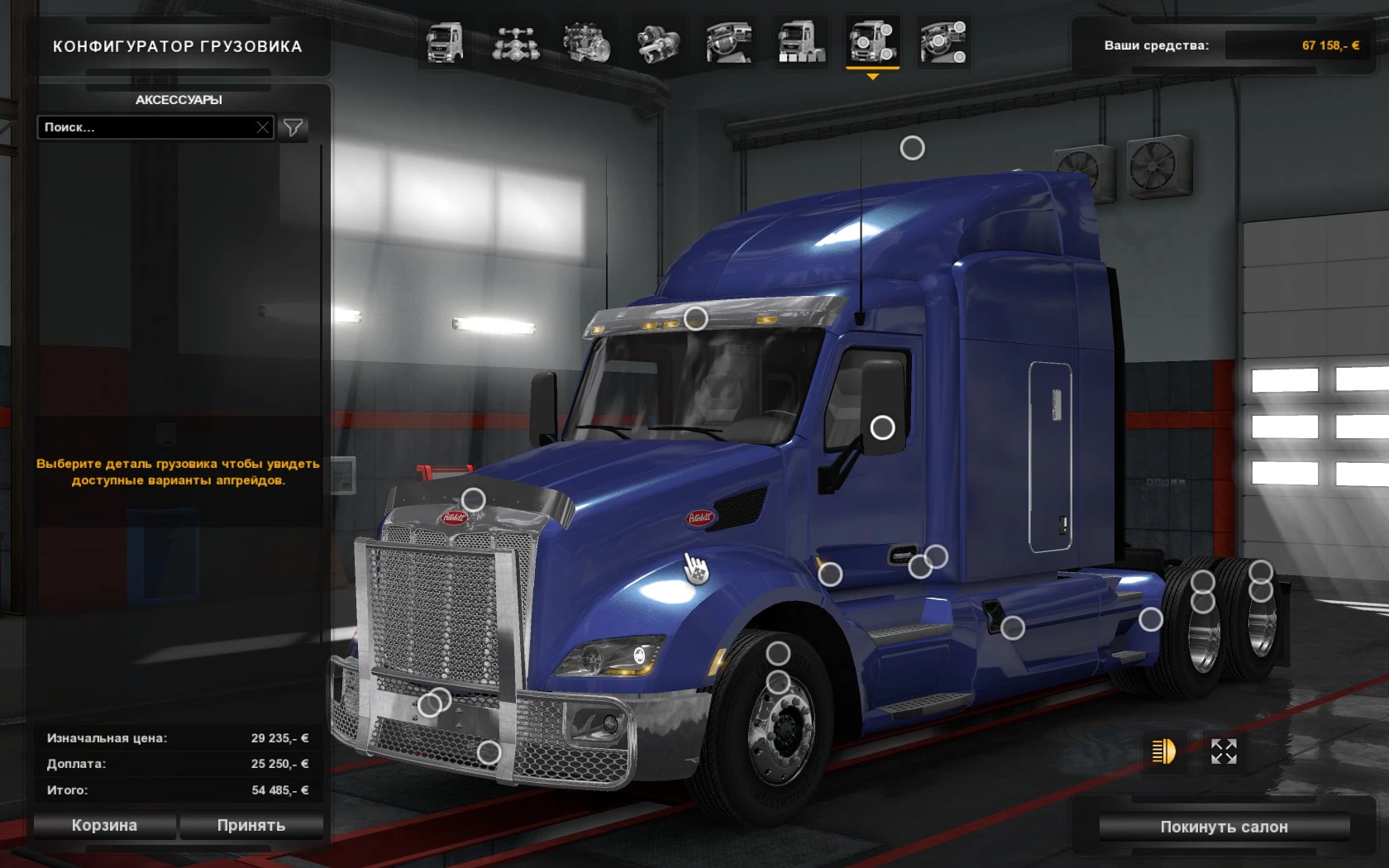Click the Поиск search field

click(x=146, y=127)
